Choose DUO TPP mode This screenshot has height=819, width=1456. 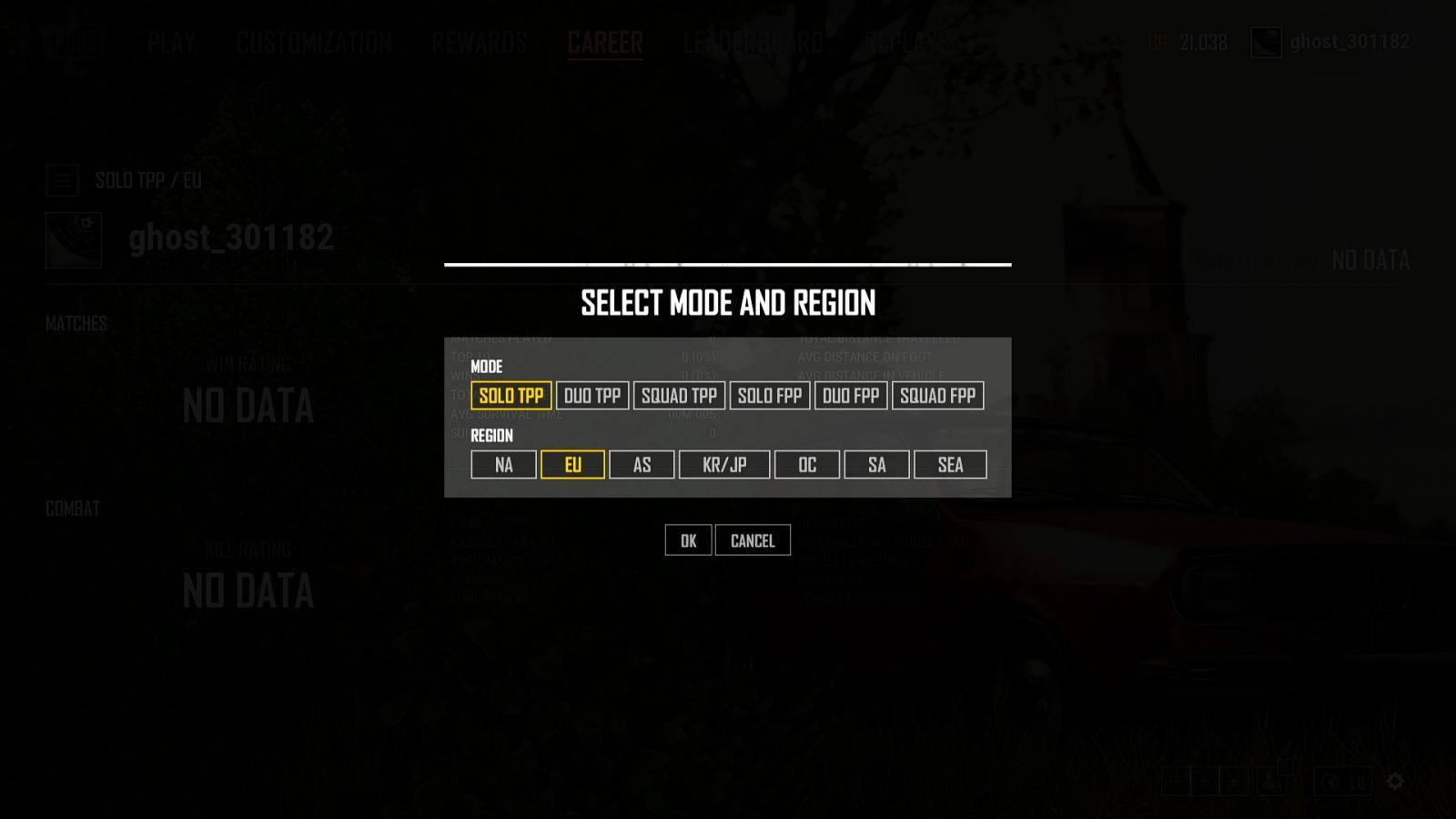pos(592,396)
